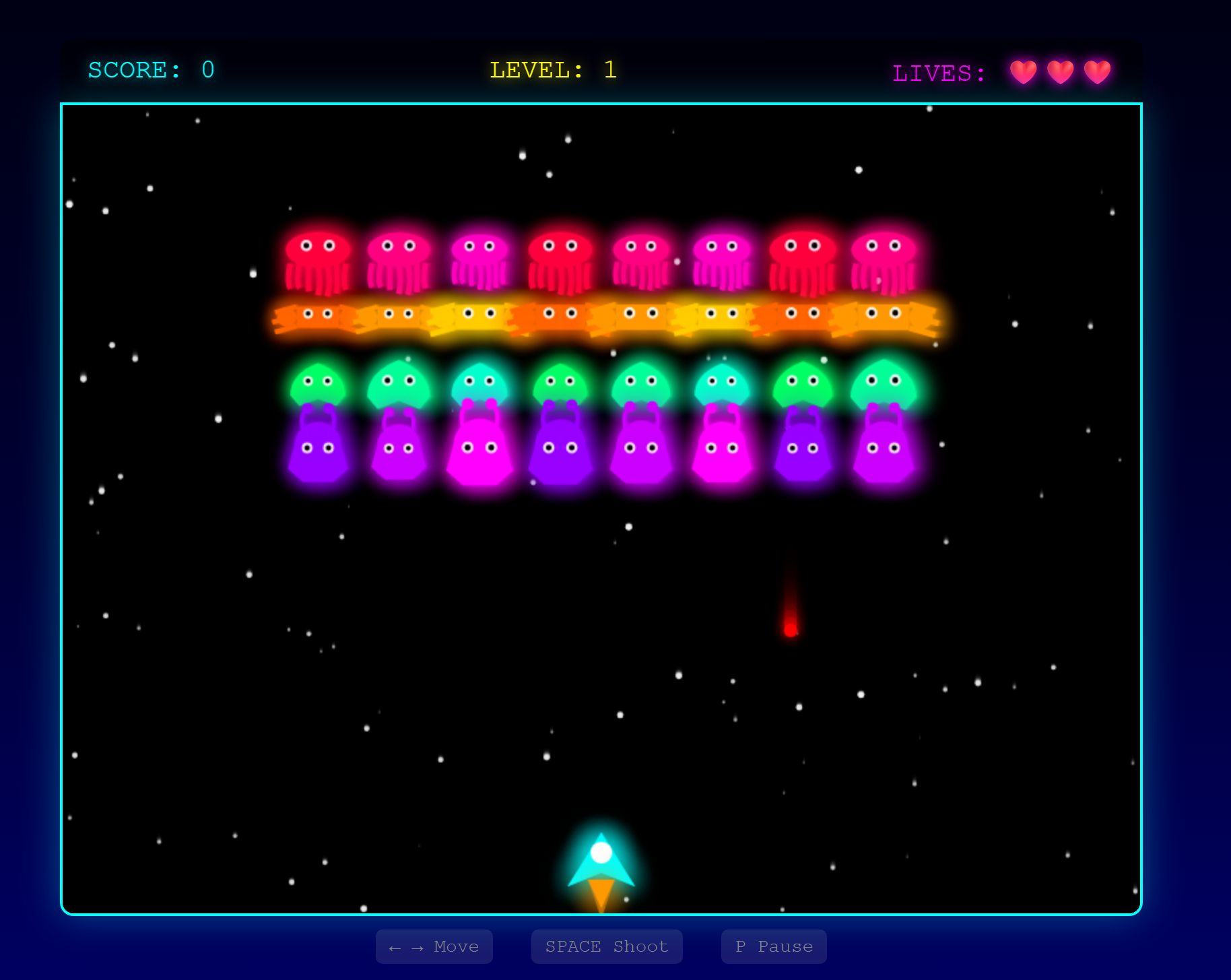The image size is (1231, 980).
Task: Click the leftmost green blob alien
Action: (x=317, y=384)
